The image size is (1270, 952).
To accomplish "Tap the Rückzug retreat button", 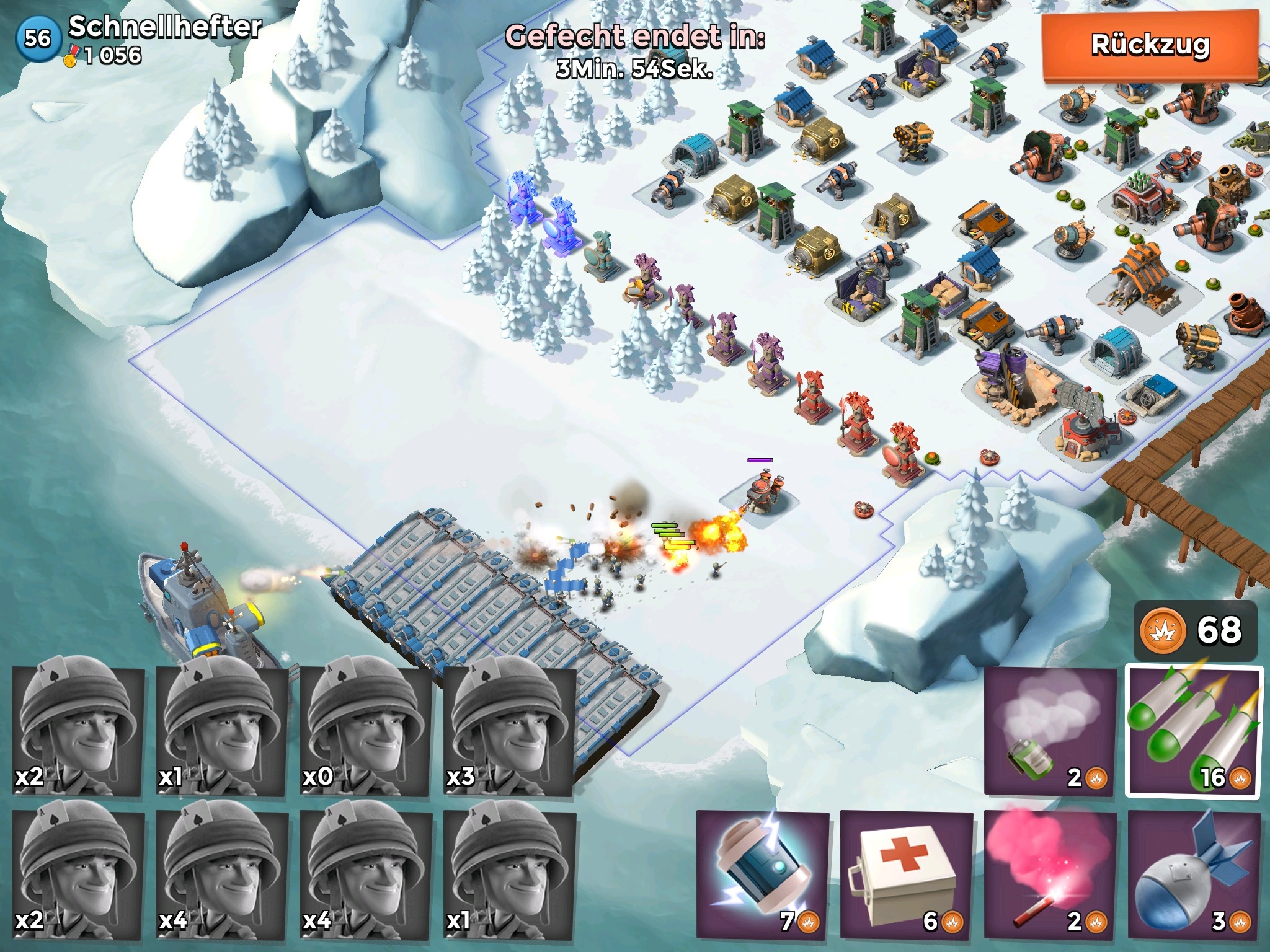I will pos(1150,46).
